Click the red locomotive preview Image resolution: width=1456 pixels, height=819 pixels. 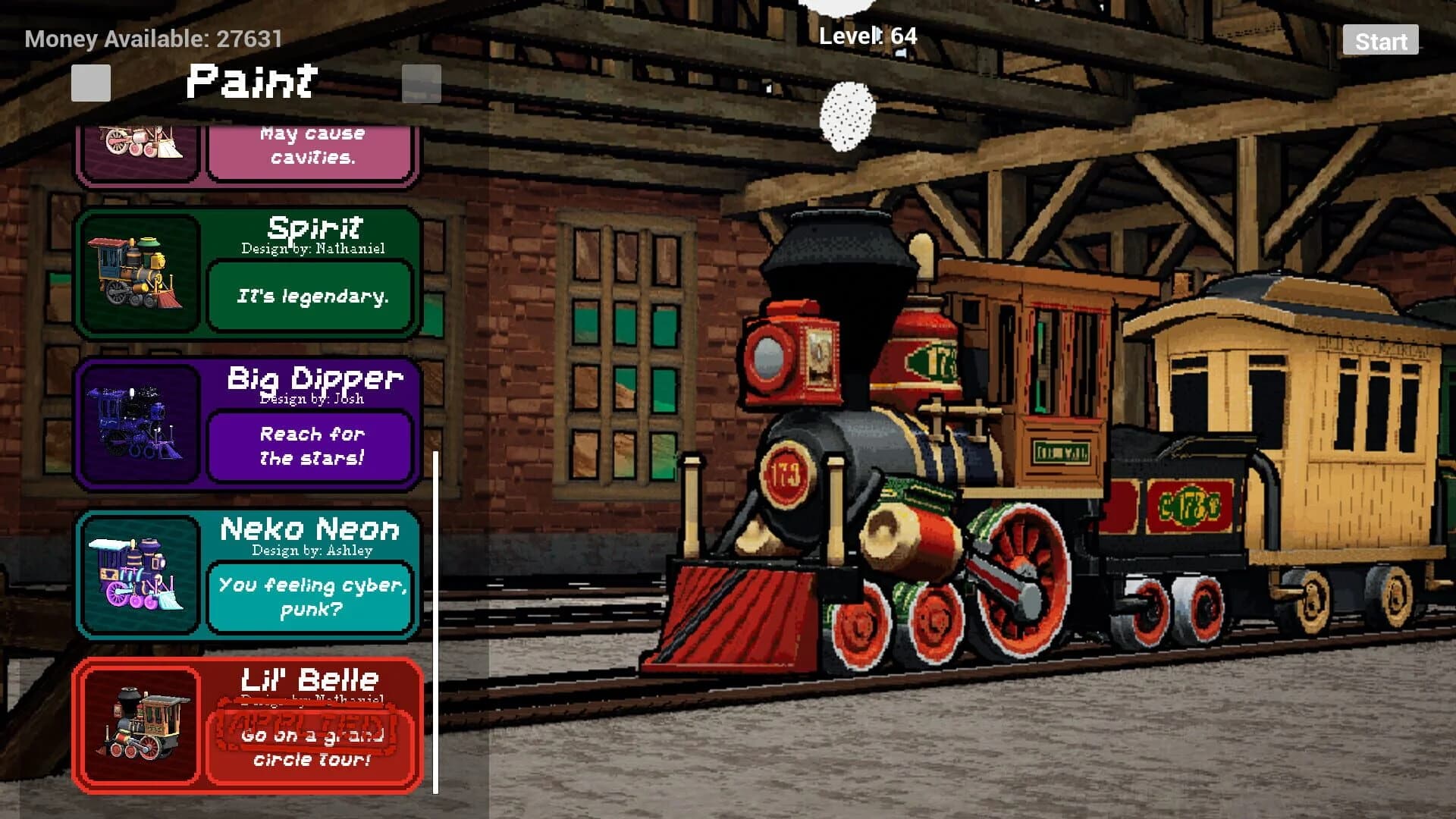pos(872,455)
